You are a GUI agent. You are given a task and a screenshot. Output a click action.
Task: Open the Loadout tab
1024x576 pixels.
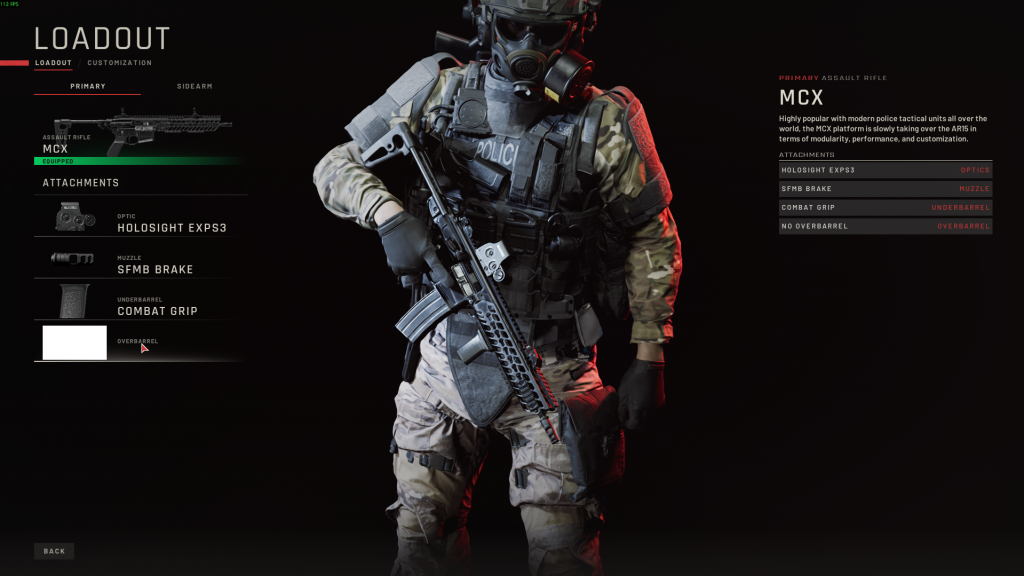click(x=53, y=63)
